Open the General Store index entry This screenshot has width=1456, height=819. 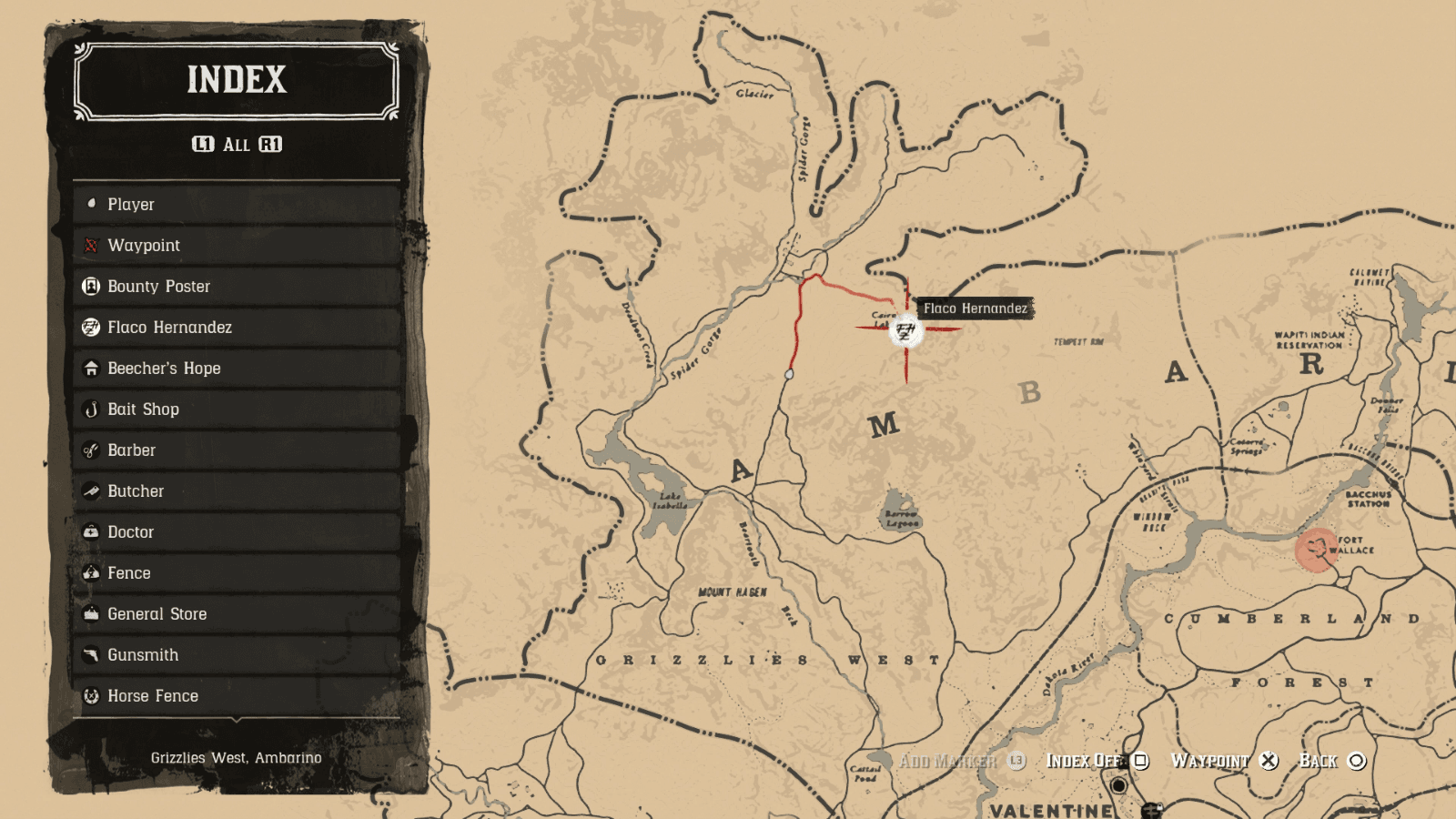pos(157,613)
